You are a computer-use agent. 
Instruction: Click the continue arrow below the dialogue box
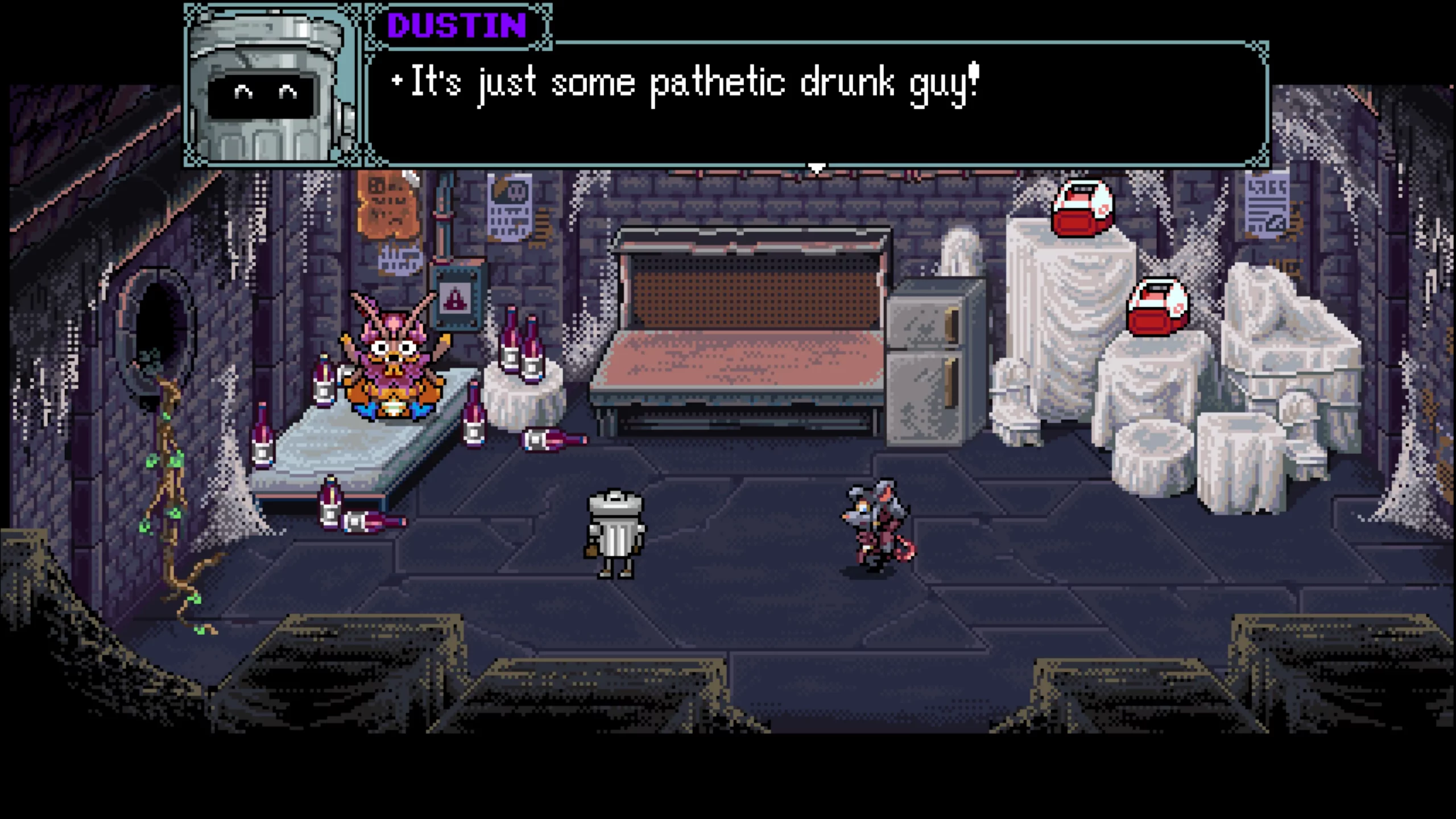pyautogui.click(x=817, y=168)
